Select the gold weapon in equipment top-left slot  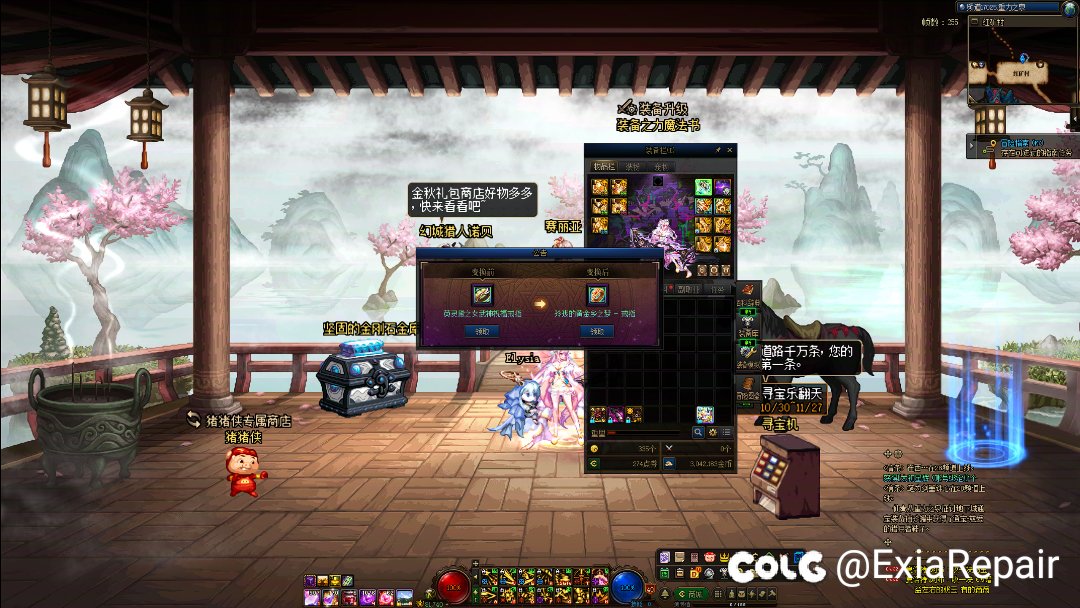(x=600, y=187)
